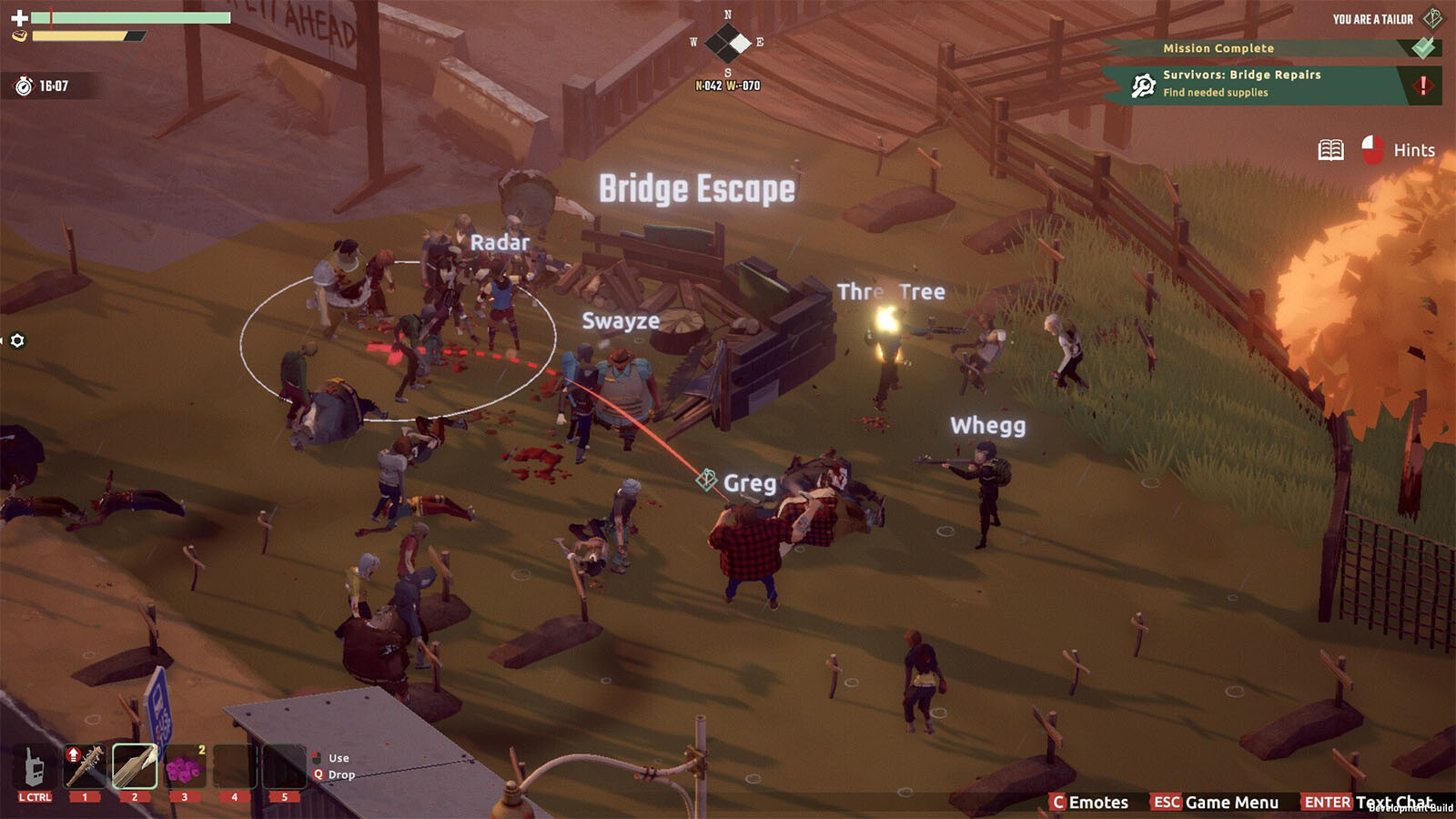Select the highlighted wooden stake slot

(135, 766)
